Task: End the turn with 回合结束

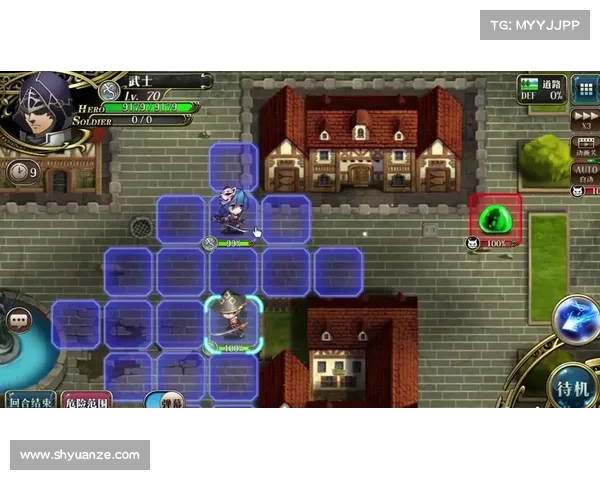Action: point(30,399)
